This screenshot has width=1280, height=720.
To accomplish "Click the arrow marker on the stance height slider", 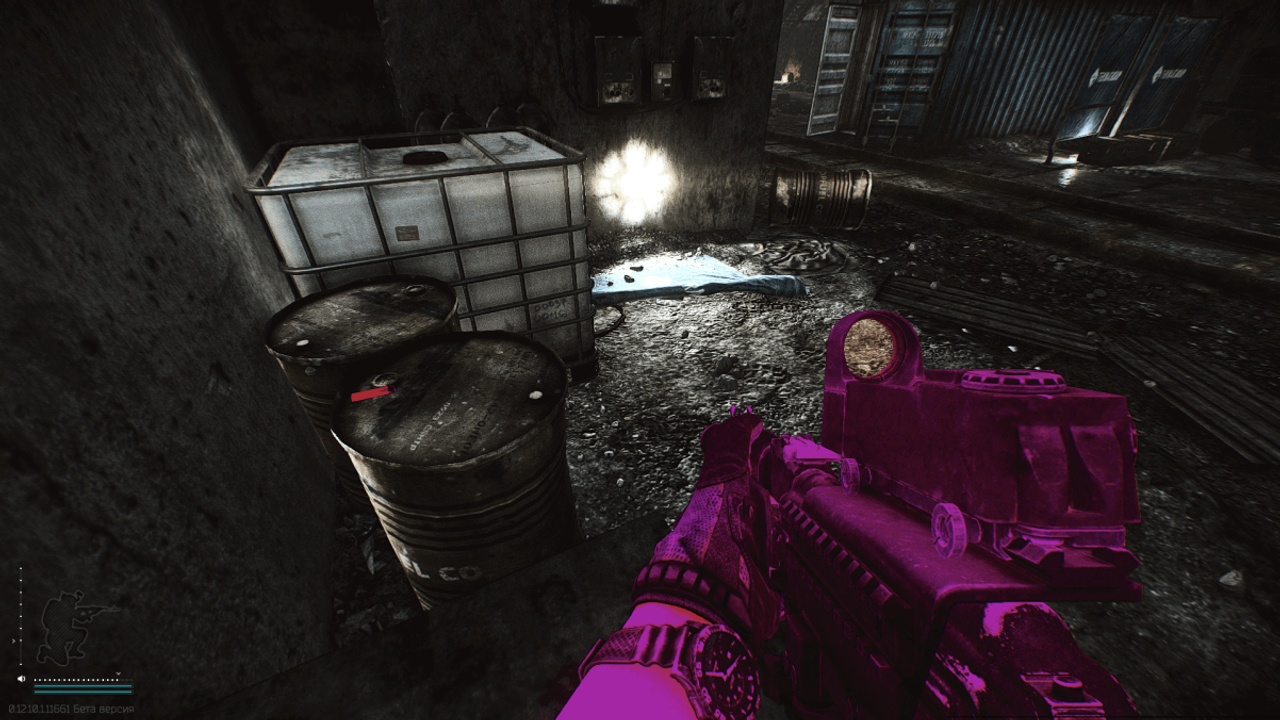I will 14,641.
